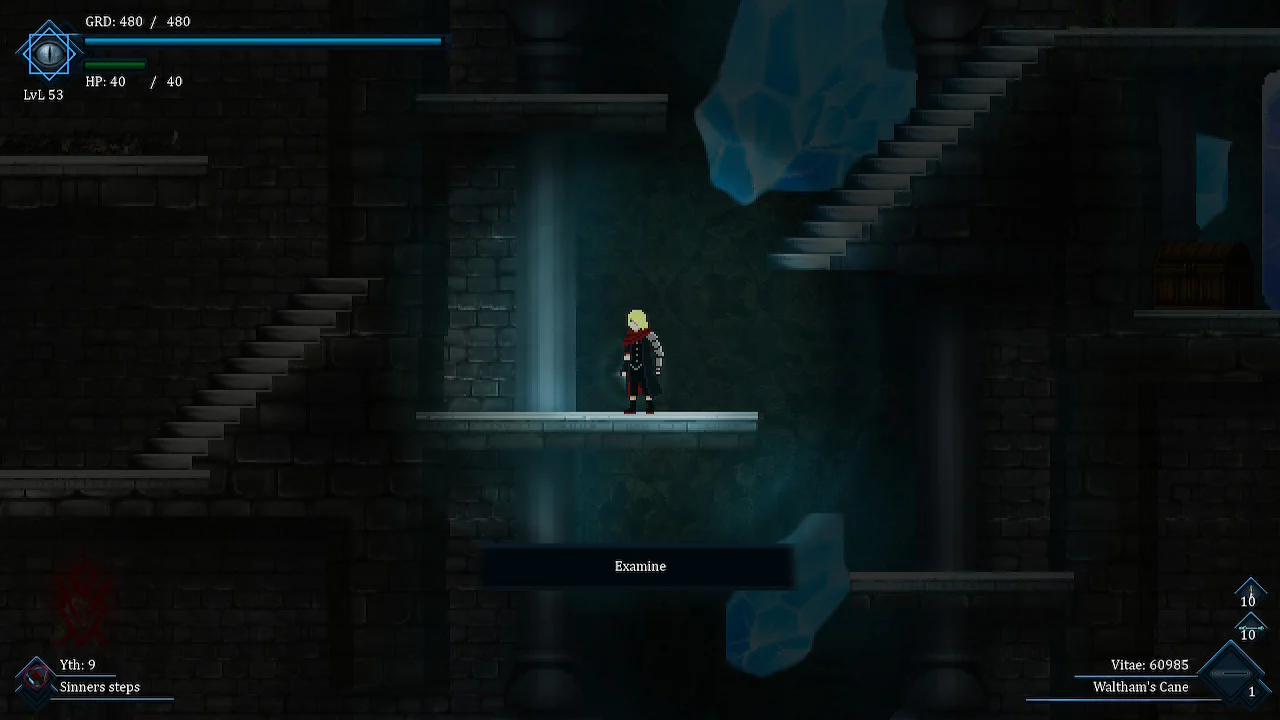This screenshot has height=720, width=1280.
Task: Toggle the Yth counter display
Action: click(x=77, y=663)
